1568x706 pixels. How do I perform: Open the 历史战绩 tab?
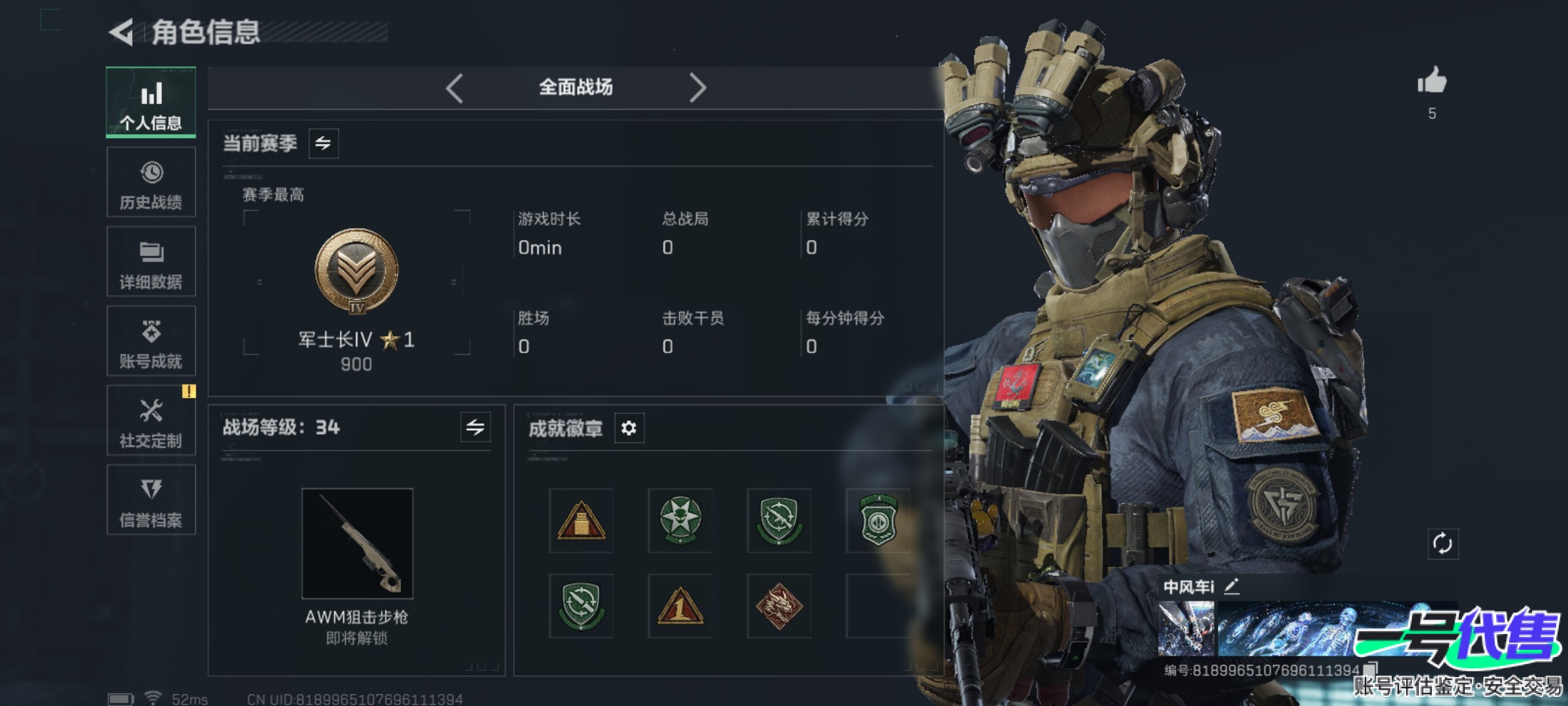pos(151,182)
